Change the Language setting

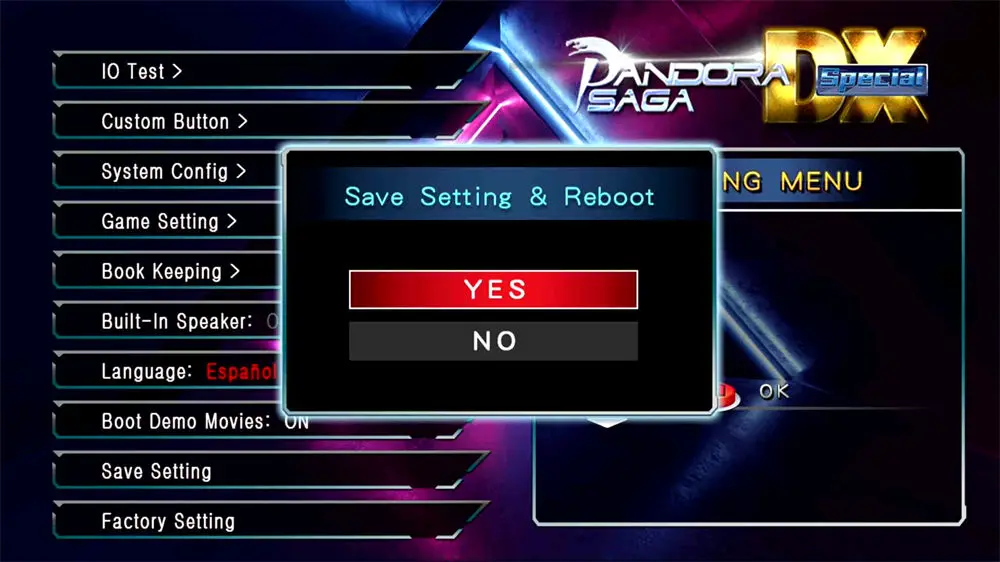pos(180,372)
